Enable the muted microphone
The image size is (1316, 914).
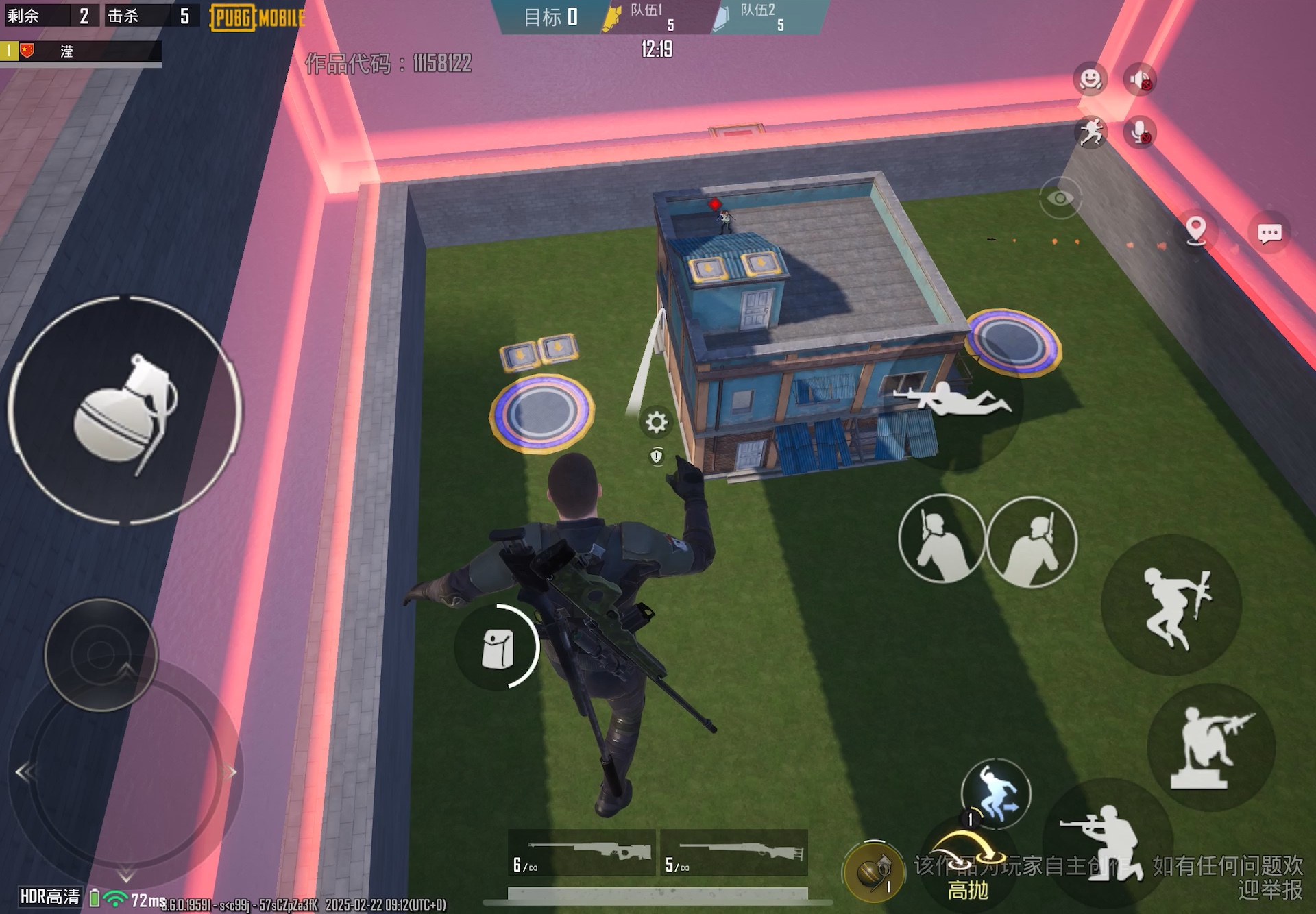tap(1140, 133)
